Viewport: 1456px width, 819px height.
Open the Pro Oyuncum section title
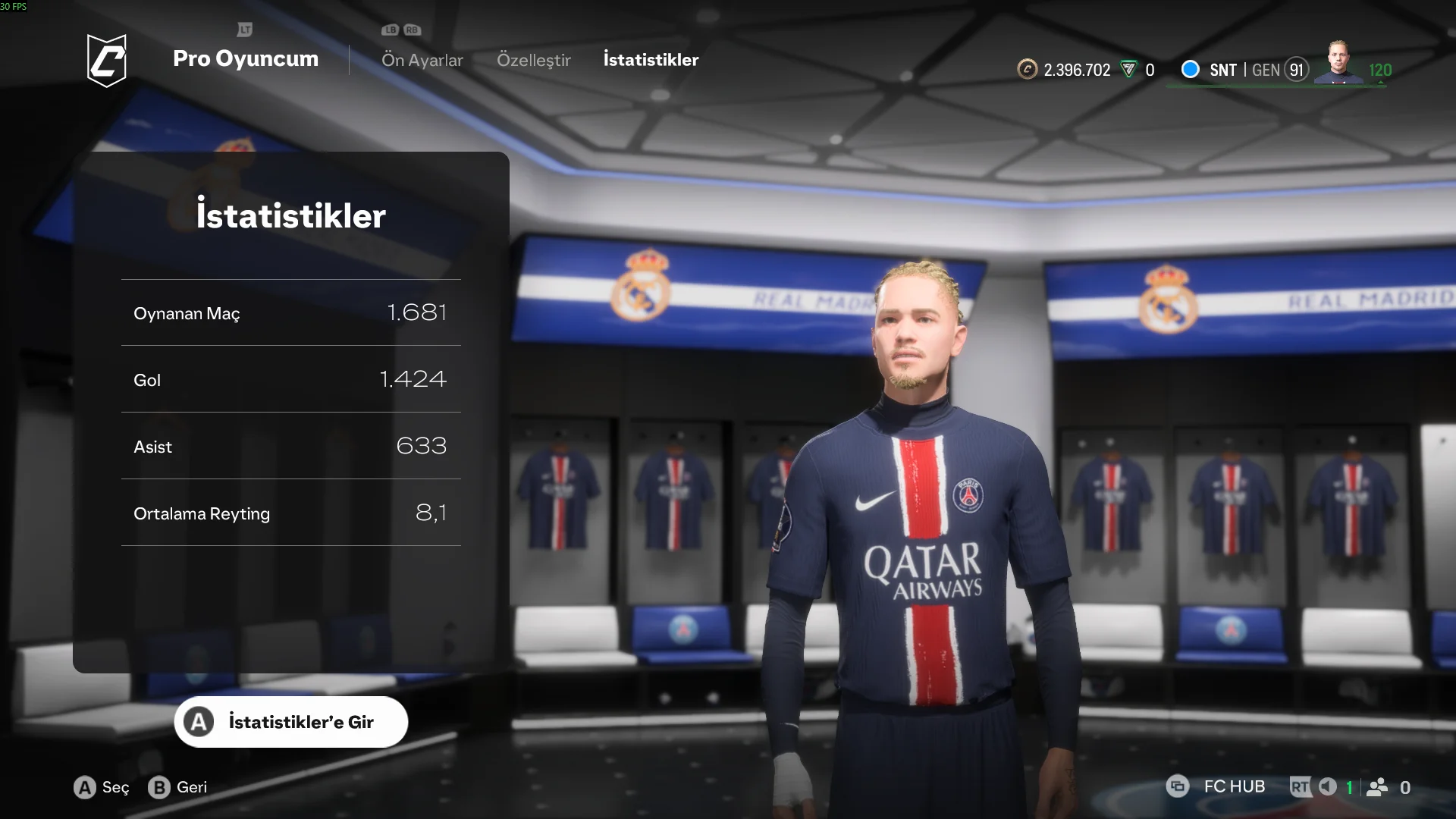pos(245,58)
